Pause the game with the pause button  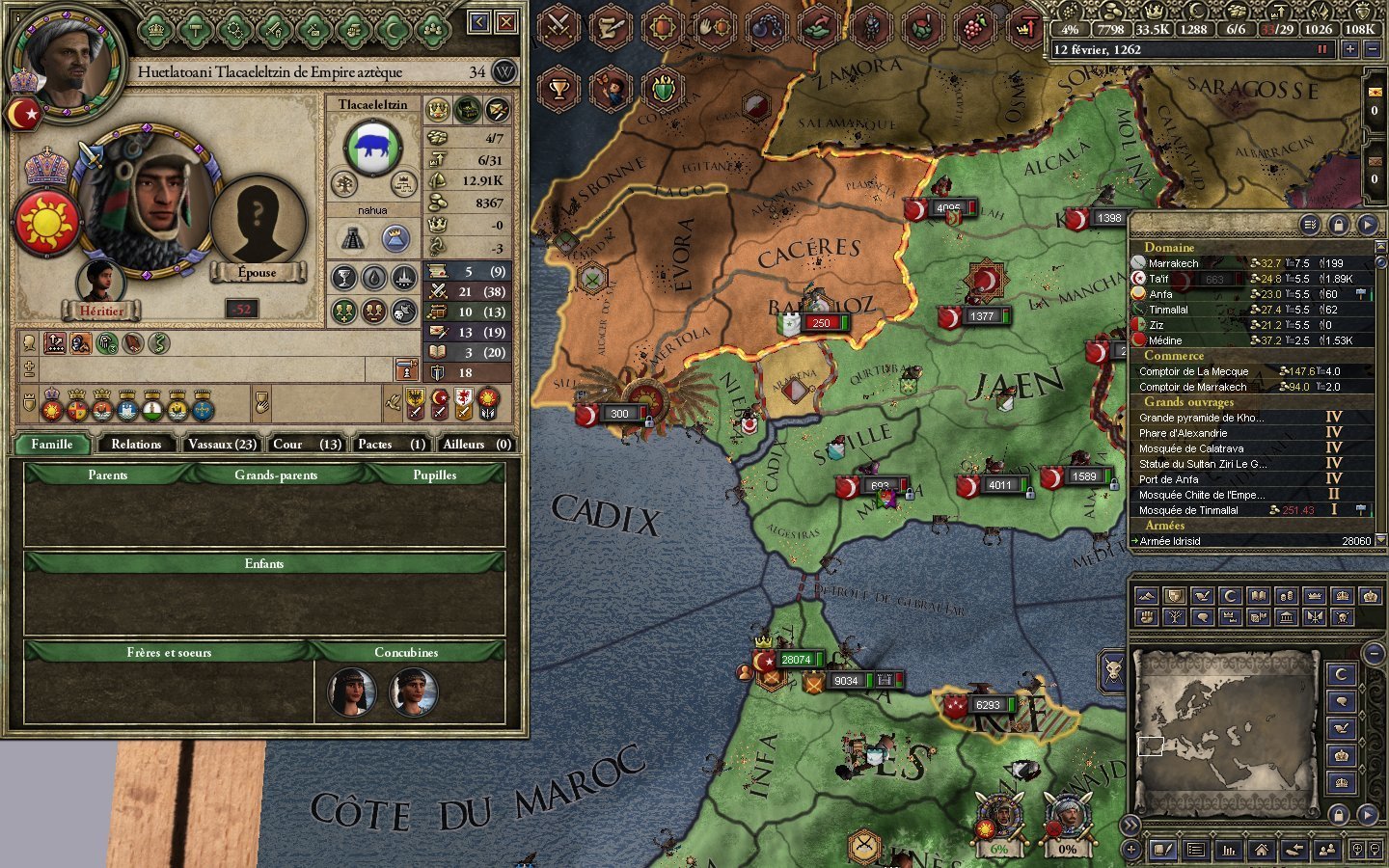pyautogui.click(x=1322, y=49)
